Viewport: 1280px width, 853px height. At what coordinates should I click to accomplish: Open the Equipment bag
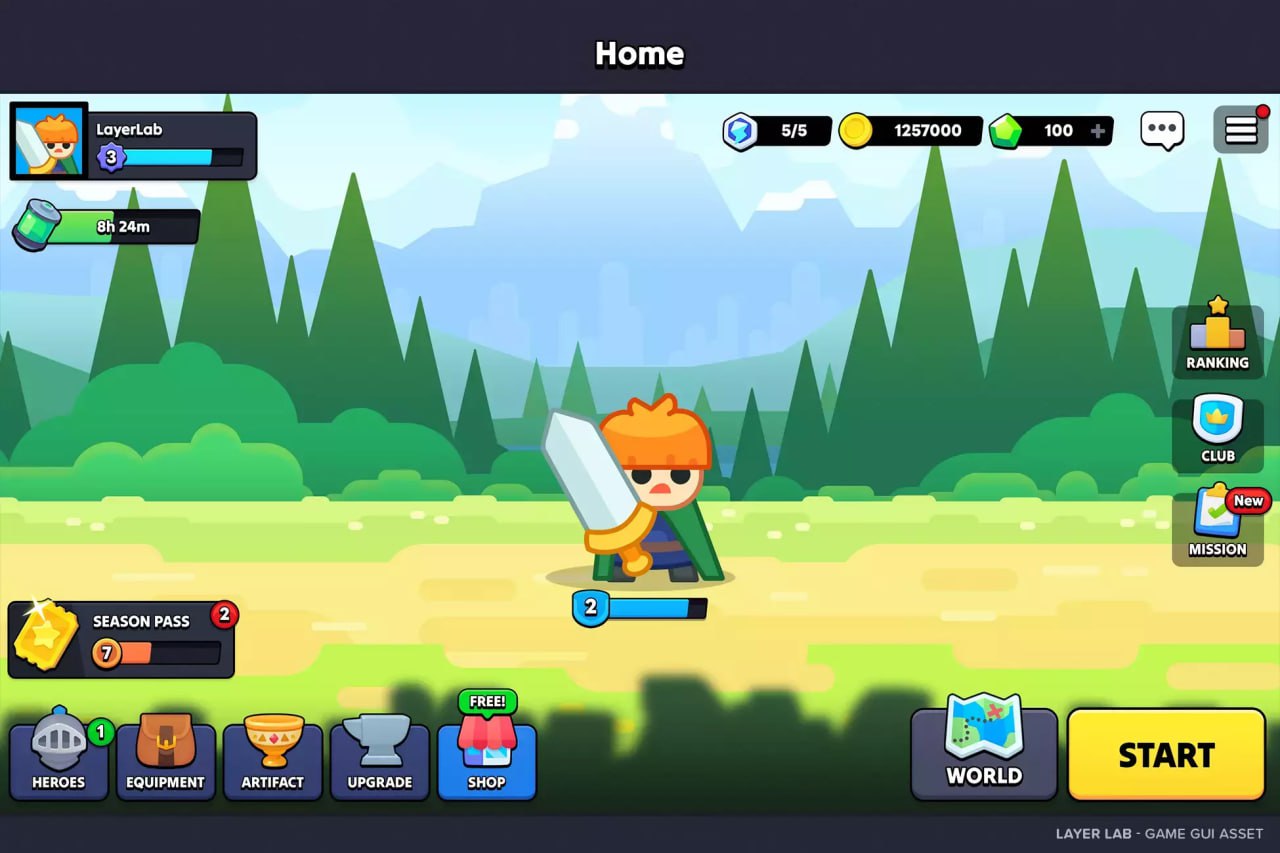tap(166, 745)
